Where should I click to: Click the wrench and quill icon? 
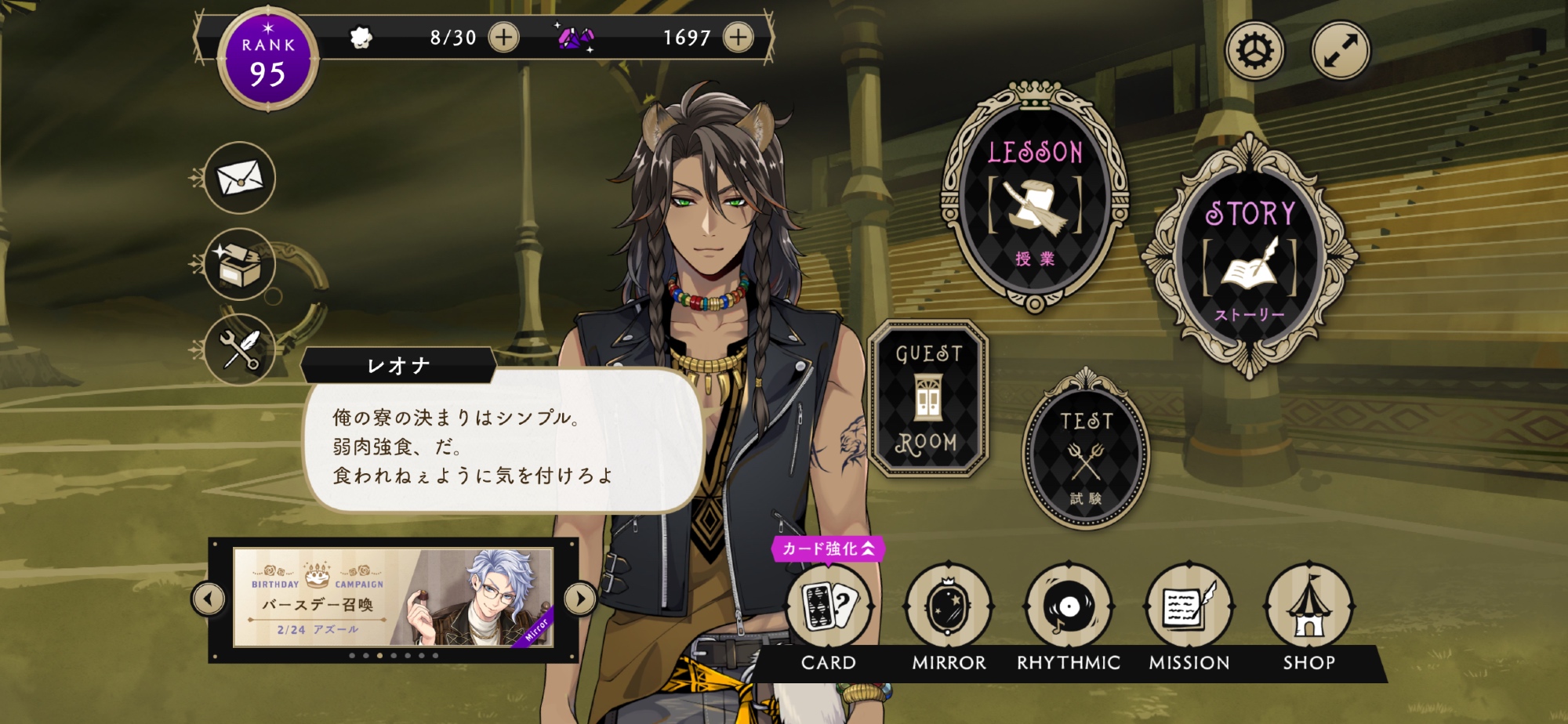click(239, 349)
